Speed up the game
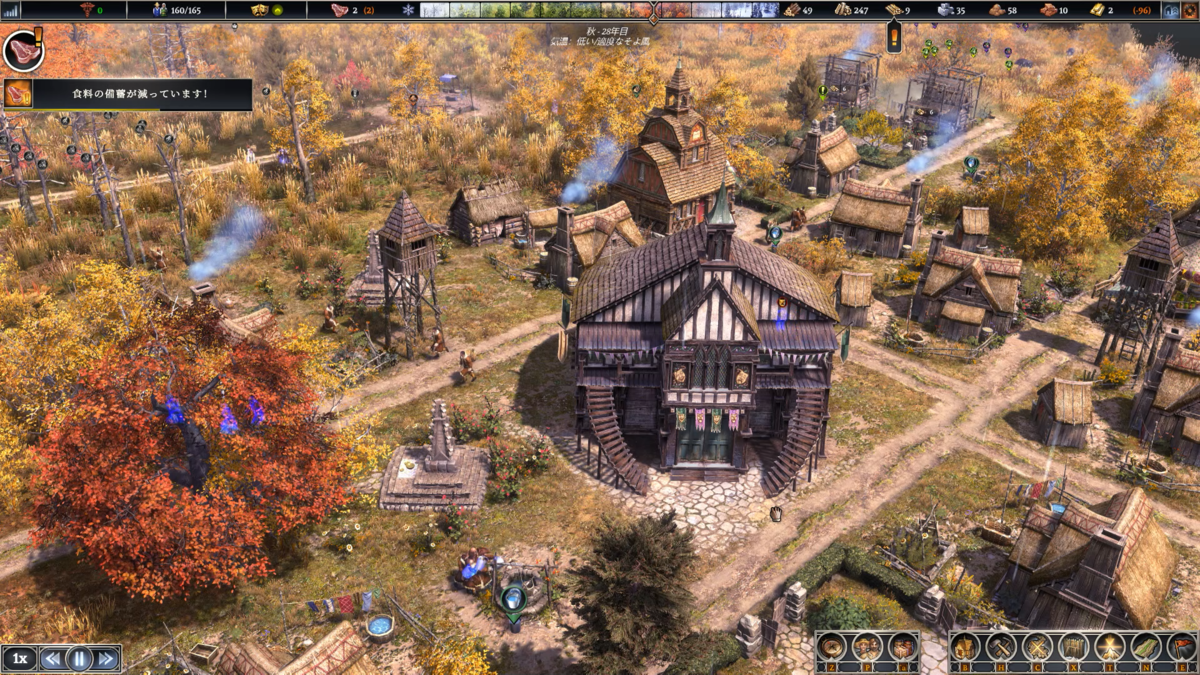This screenshot has height=675, width=1200. 106,658
